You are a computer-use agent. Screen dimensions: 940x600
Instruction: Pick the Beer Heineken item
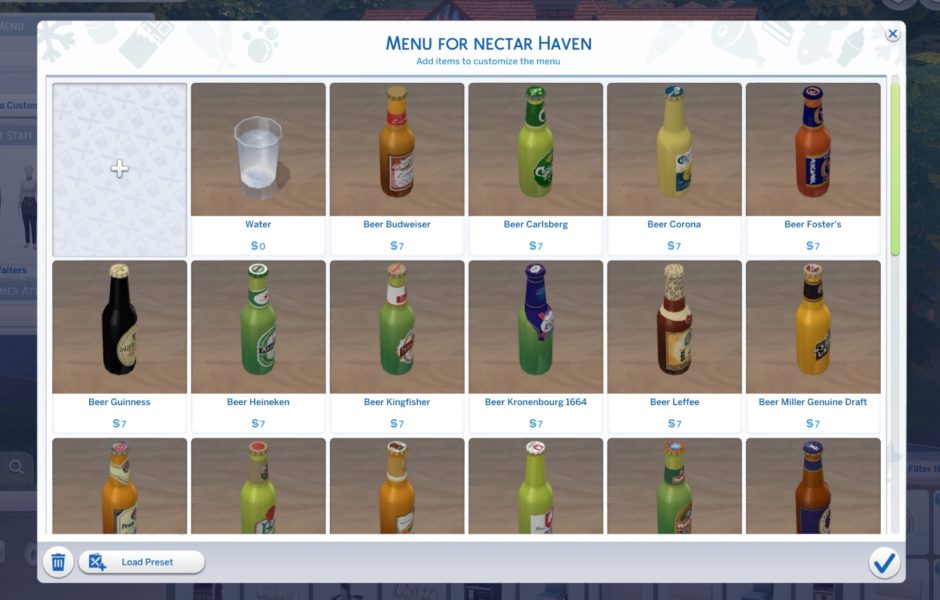(x=258, y=345)
